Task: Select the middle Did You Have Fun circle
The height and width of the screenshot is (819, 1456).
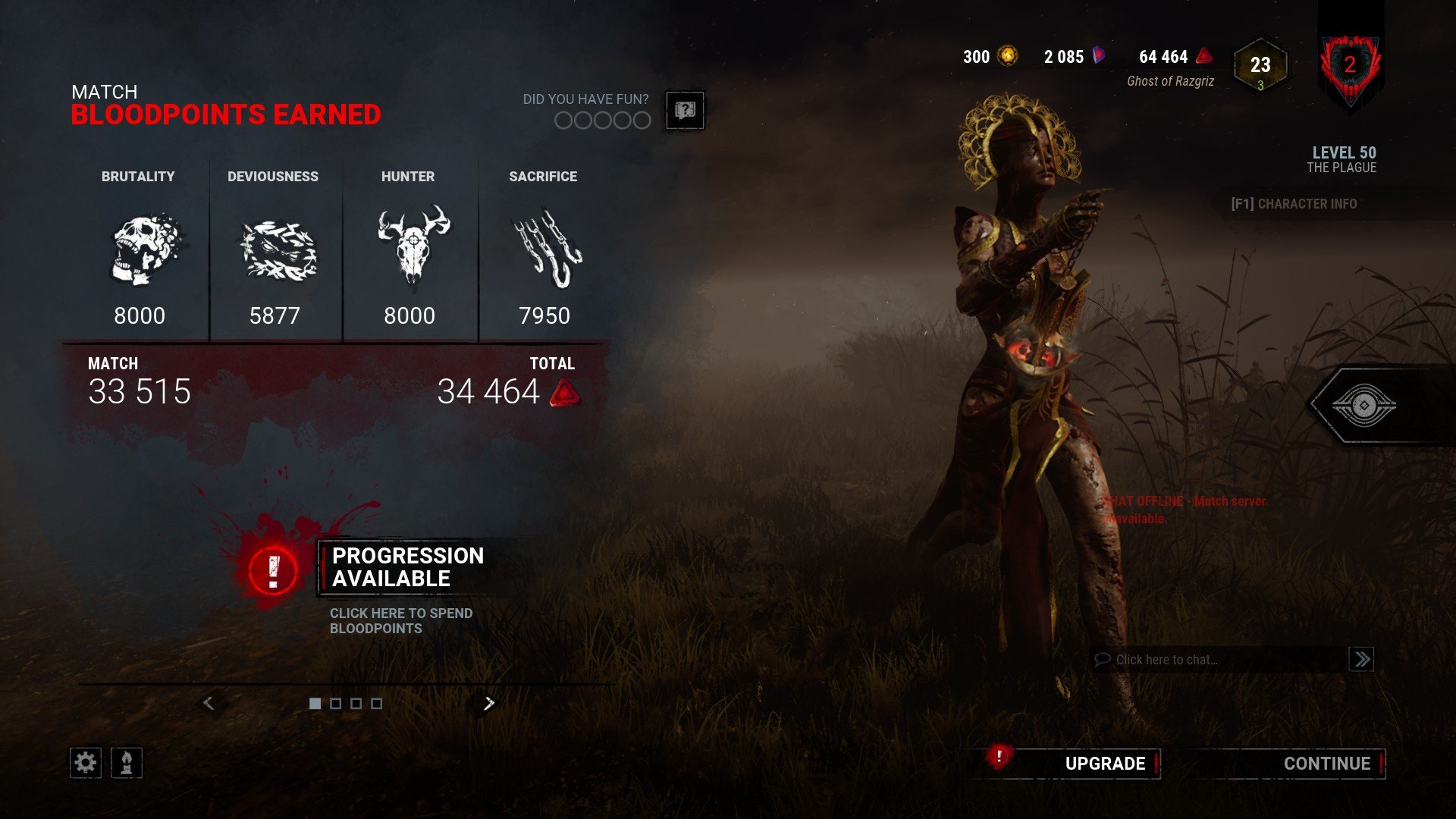Action: pos(603,120)
